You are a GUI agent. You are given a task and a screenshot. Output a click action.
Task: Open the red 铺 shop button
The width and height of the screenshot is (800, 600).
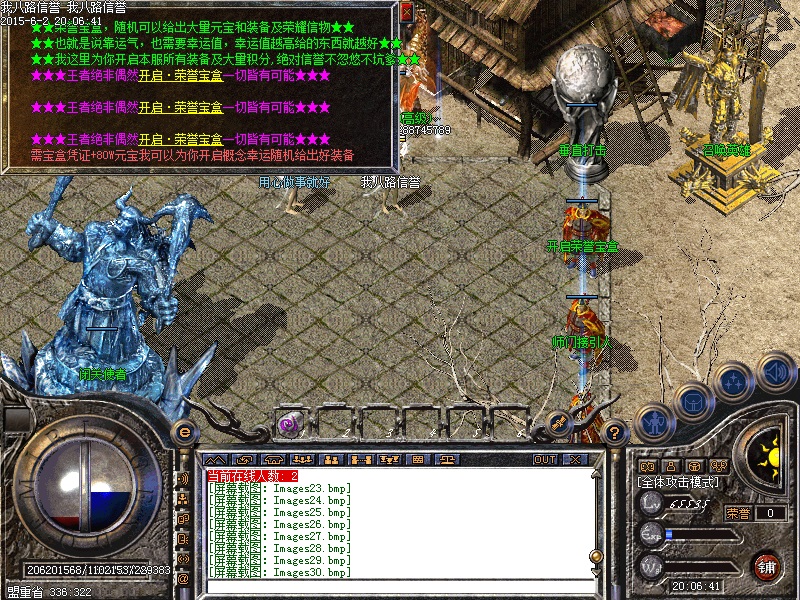click(x=767, y=566)
